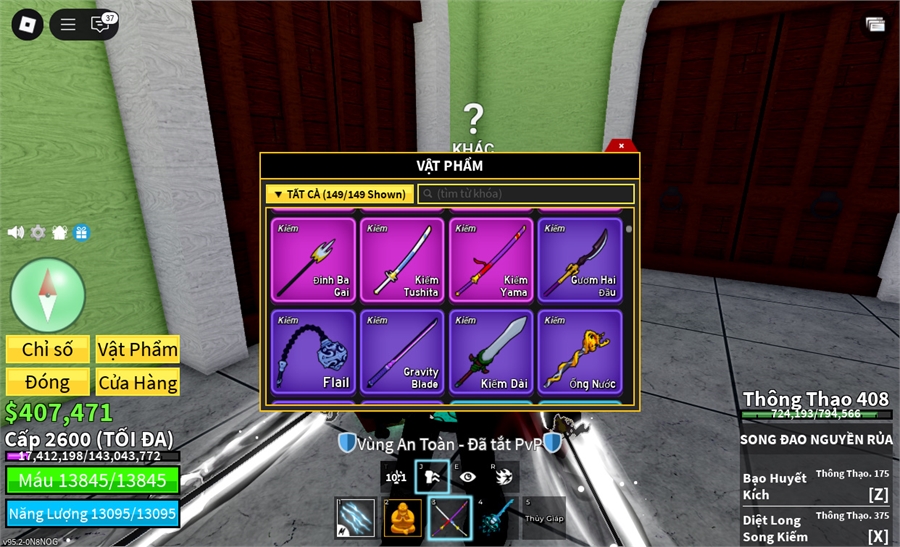The height and width of the screenshot is (547, 900).
Task: Click the Vật Phẩm inventory button
Action: tap(138, 349)
